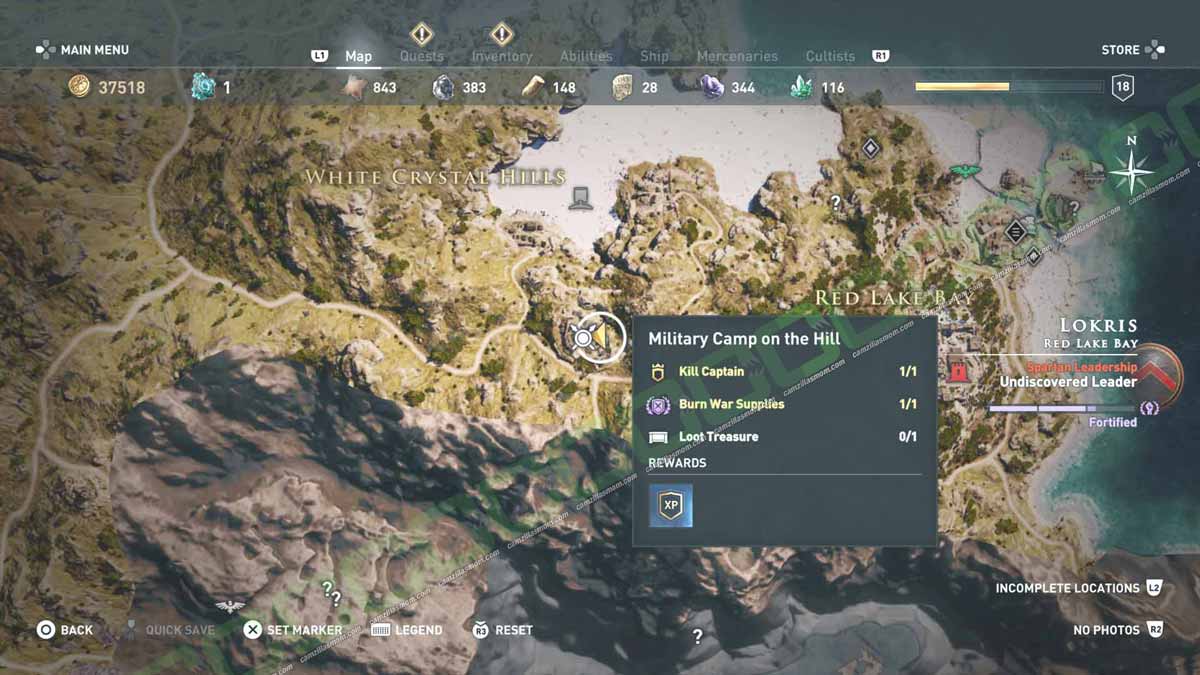The height and width of the screenshot is (675, 1200).
Task: Go back from the map
Action: click(x=65, y=630)
